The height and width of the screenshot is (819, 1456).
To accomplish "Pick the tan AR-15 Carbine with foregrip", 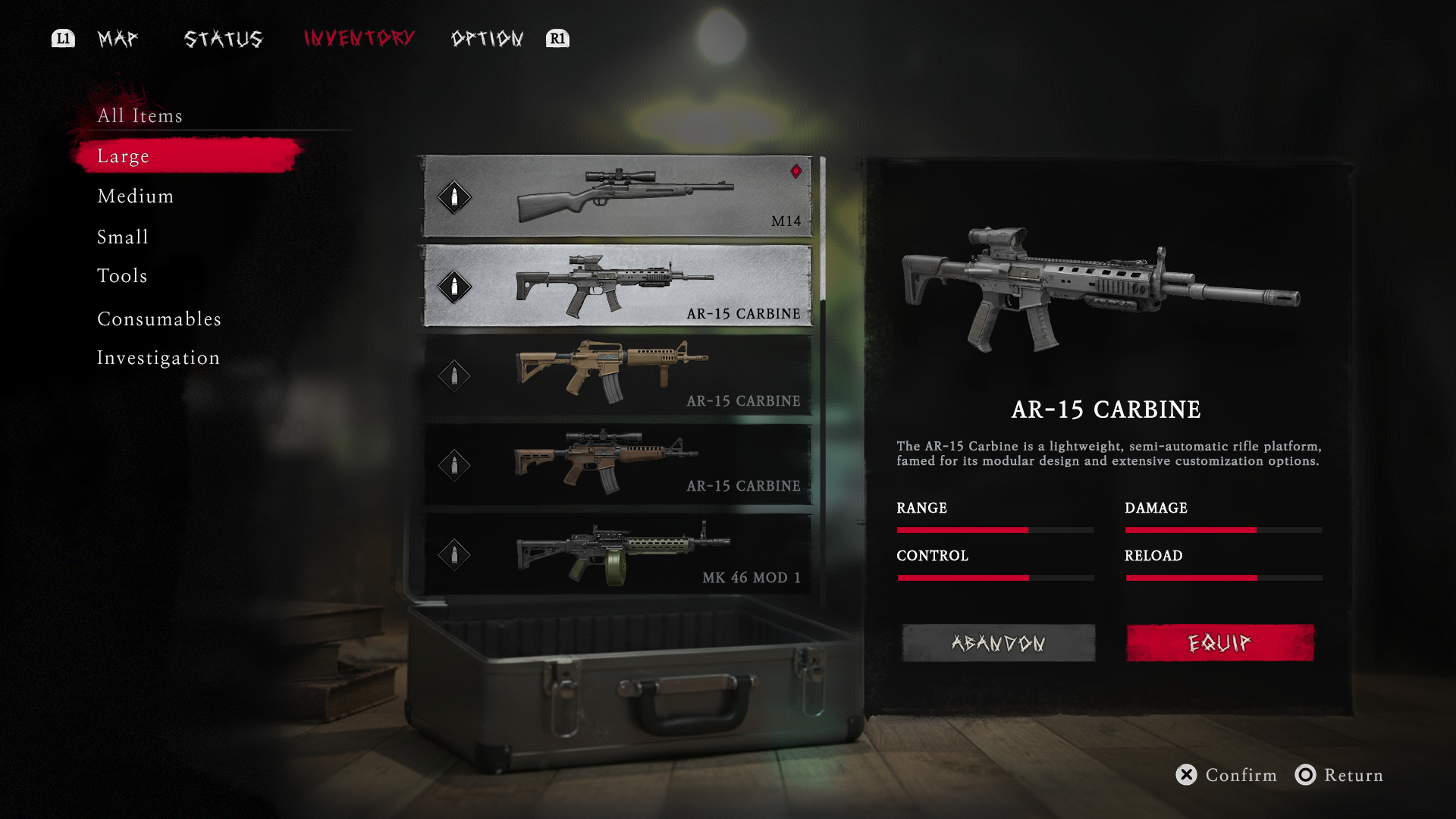I will [x=617, y=375].
